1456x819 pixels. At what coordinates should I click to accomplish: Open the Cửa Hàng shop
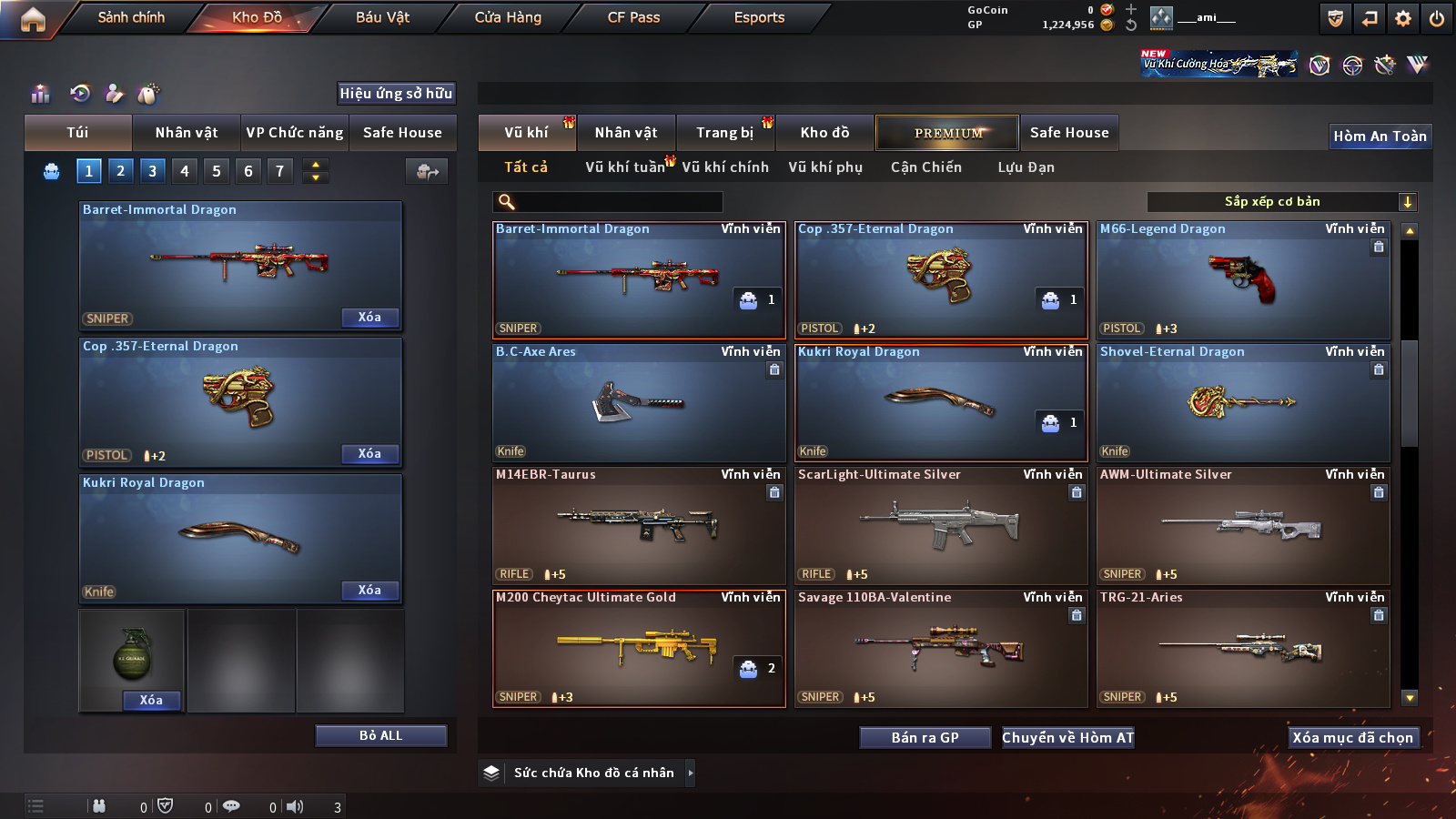click(x=508, y=17)
